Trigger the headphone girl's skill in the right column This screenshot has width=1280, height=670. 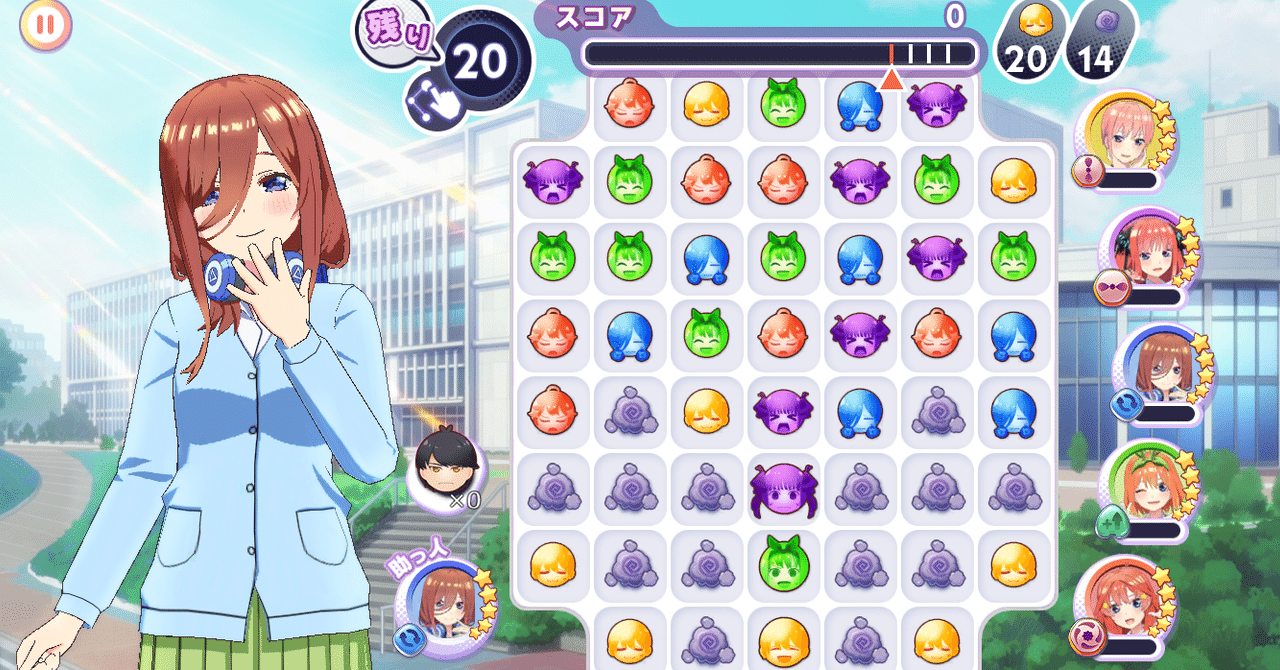click(x=1159, y=367)
